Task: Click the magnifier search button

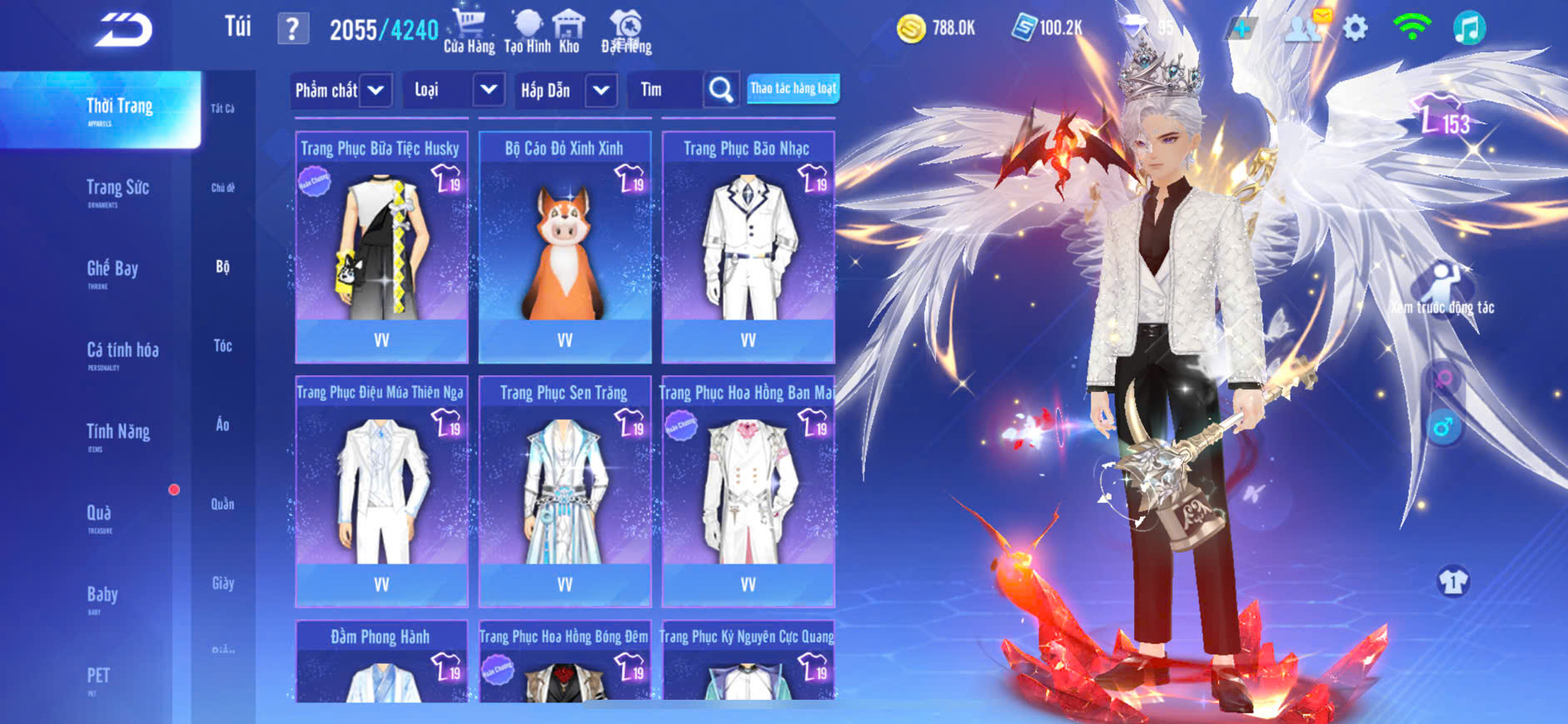Action: pos(720,90)
